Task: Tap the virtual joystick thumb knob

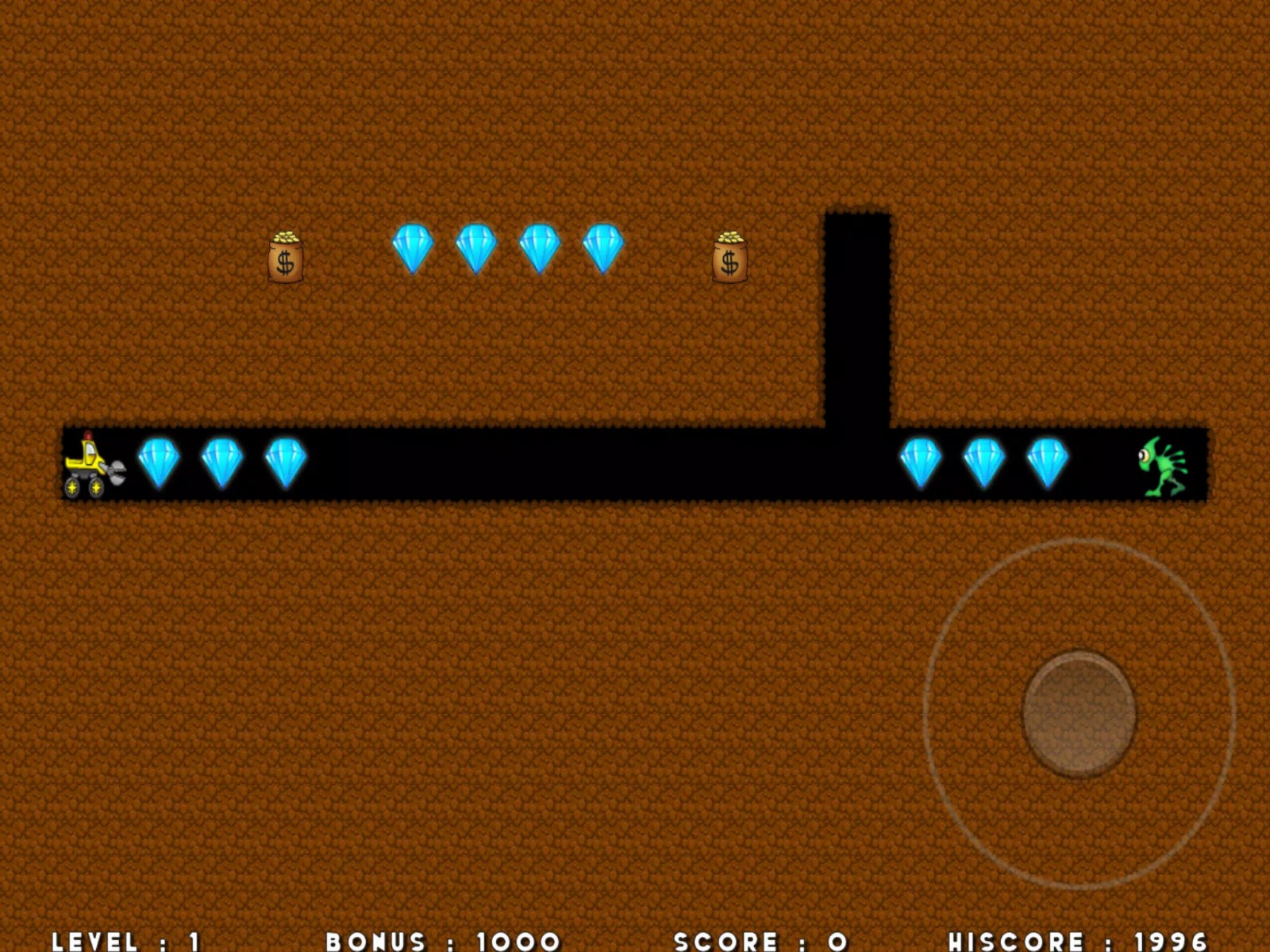Action: pos(1079,712)
